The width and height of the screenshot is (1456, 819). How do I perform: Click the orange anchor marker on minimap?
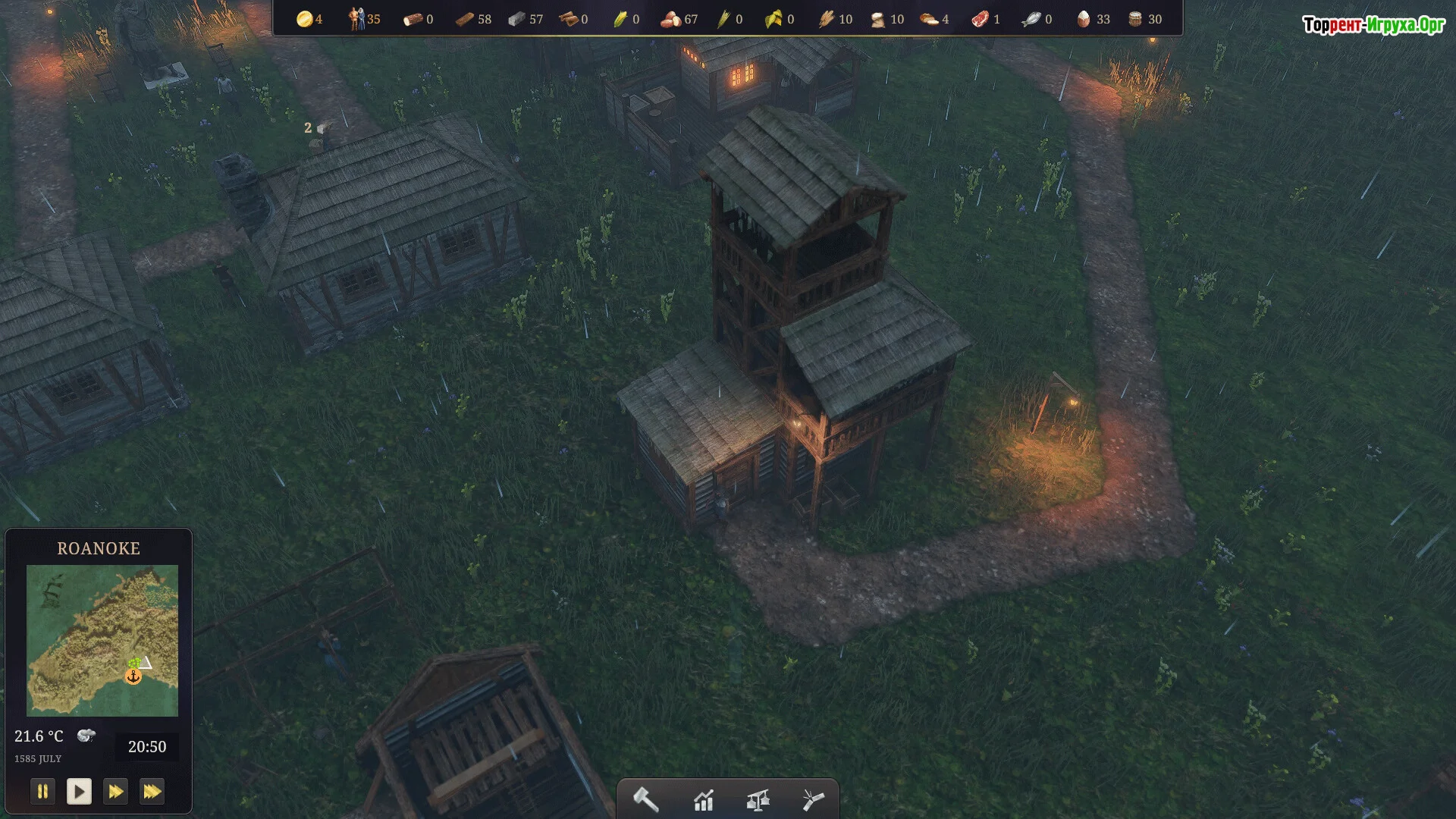coord(133,676)
